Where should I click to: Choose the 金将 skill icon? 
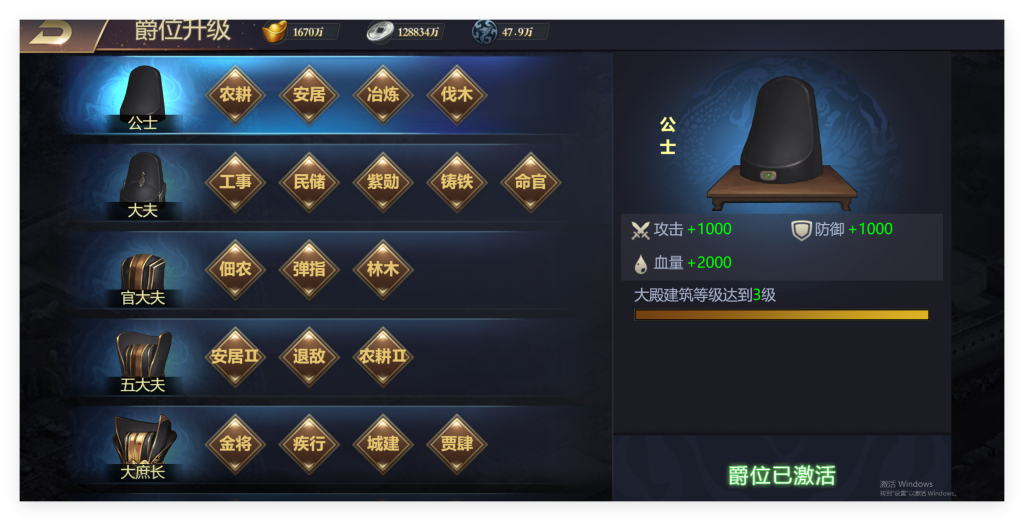[x=235, y=443]
